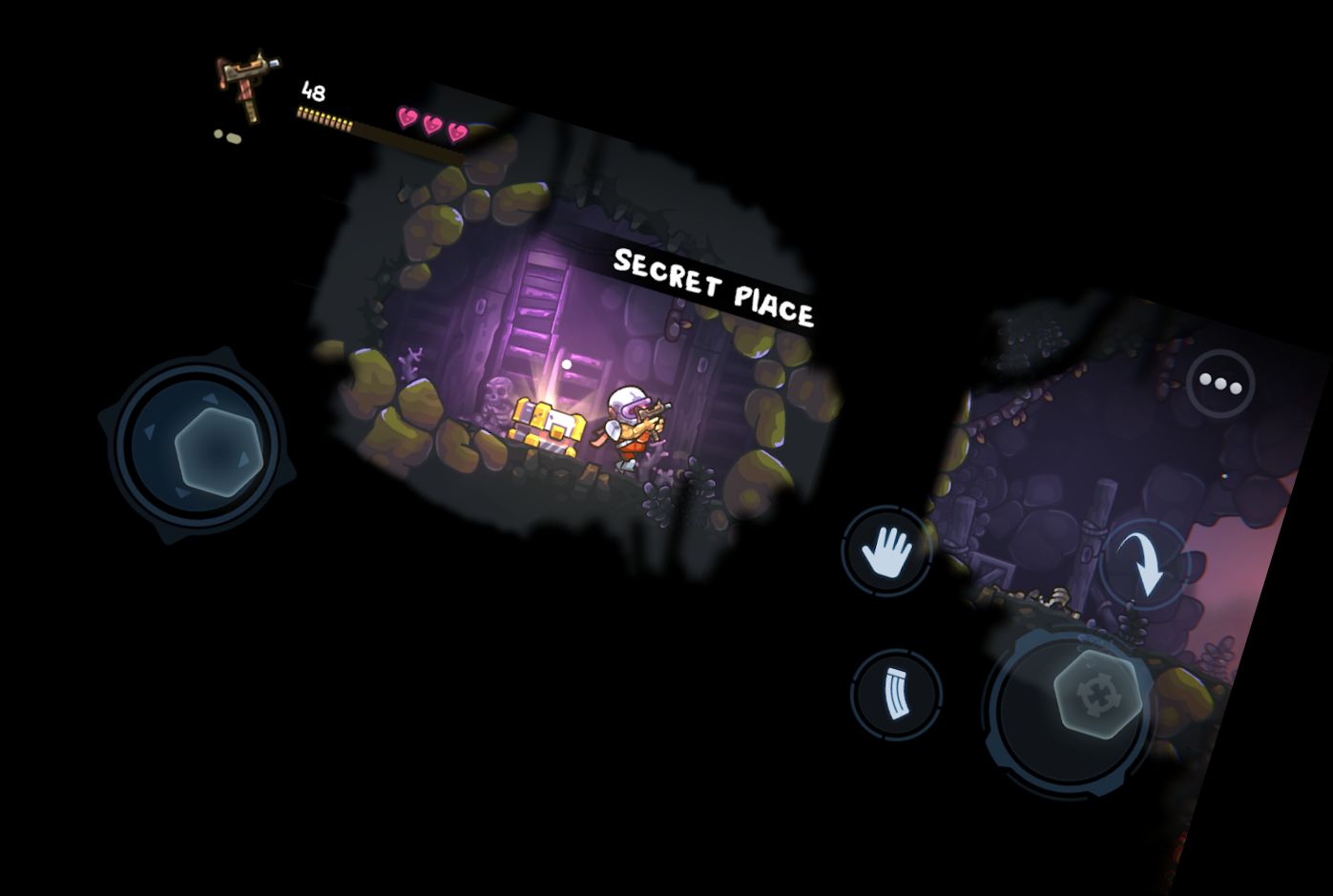Select the submachine gun weapon icon

[245, 86]
